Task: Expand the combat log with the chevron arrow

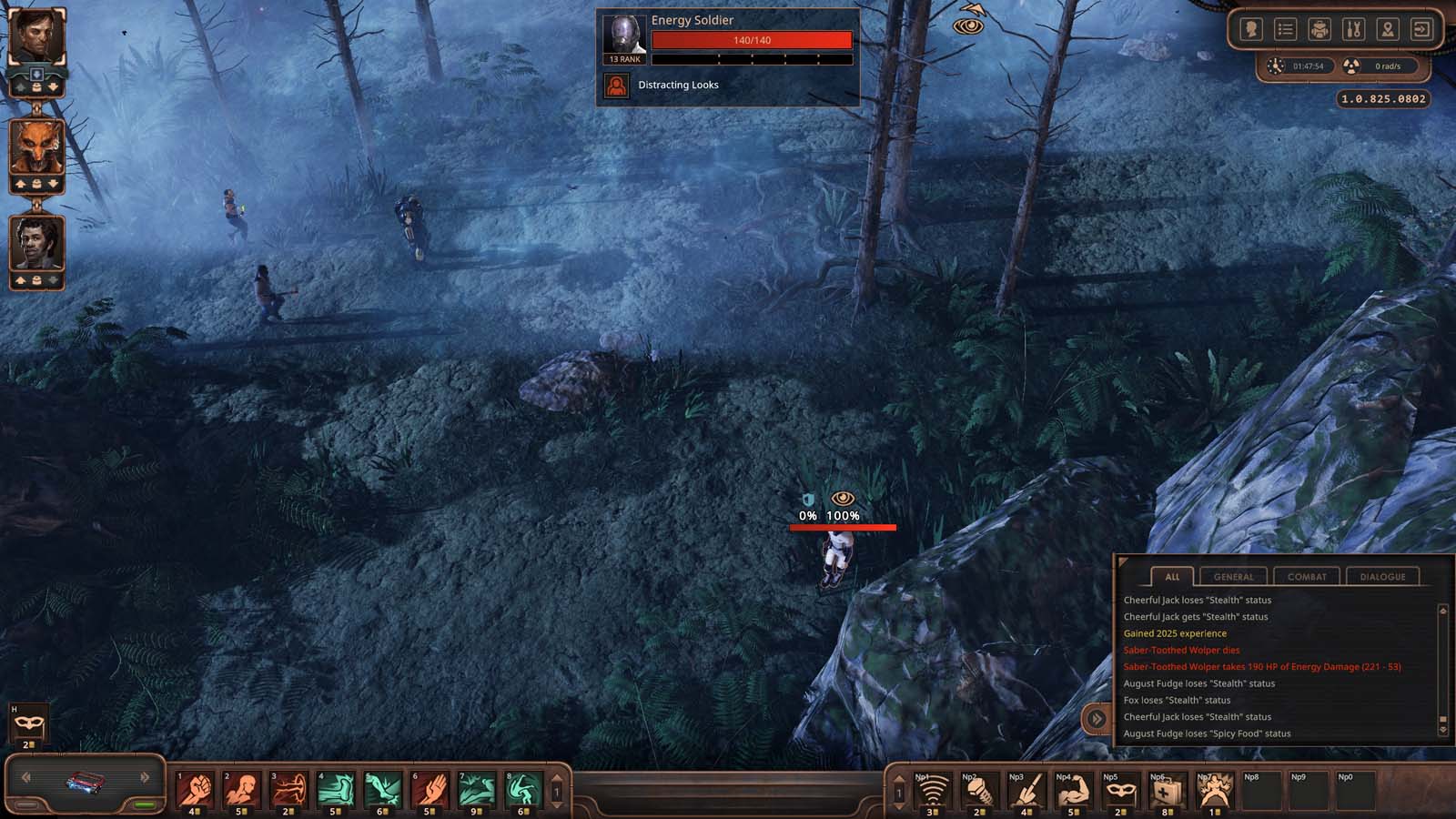Action: click(1097, 718)
